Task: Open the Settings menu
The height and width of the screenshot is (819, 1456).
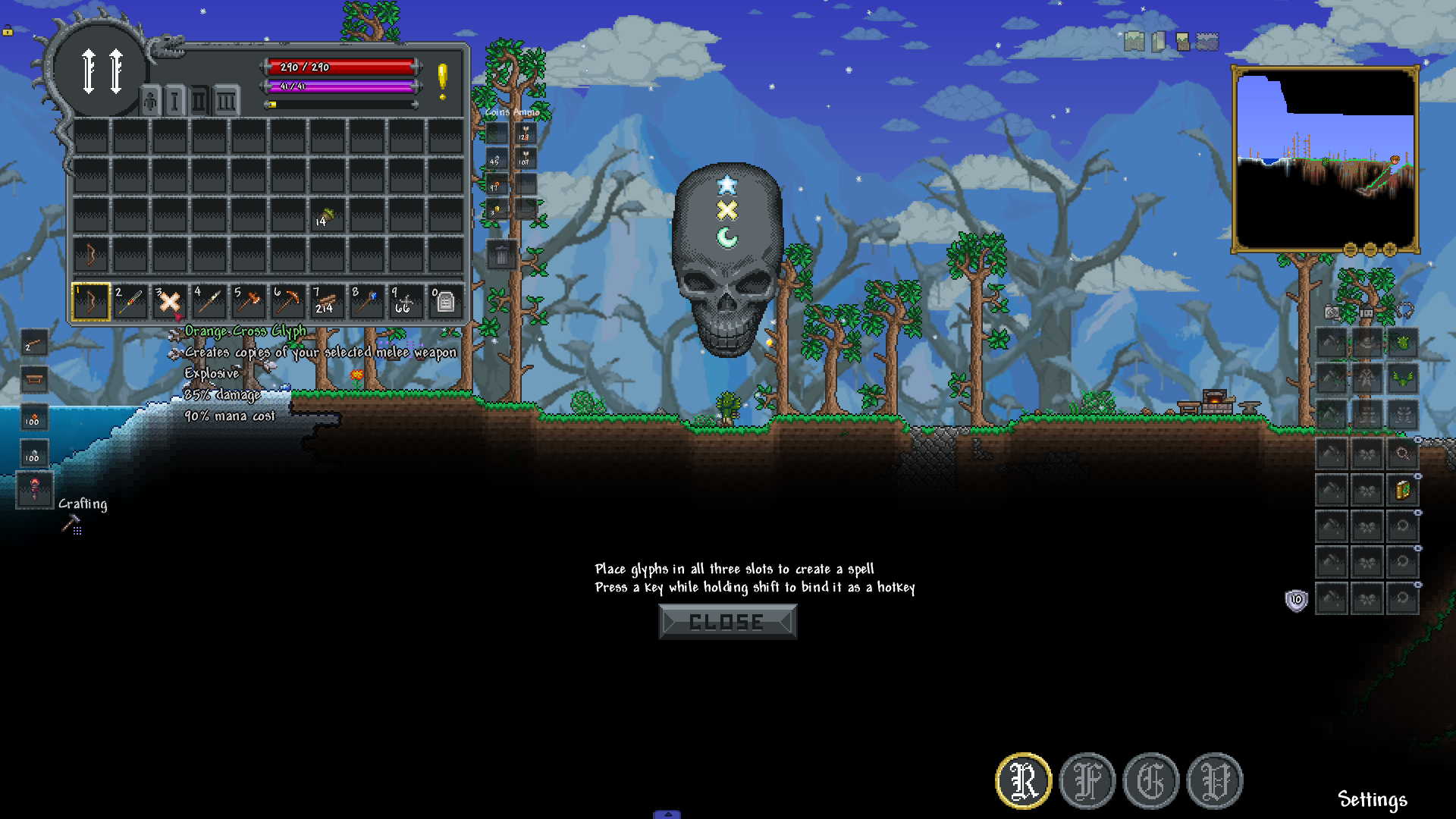Action: [x=1372, y=799]
